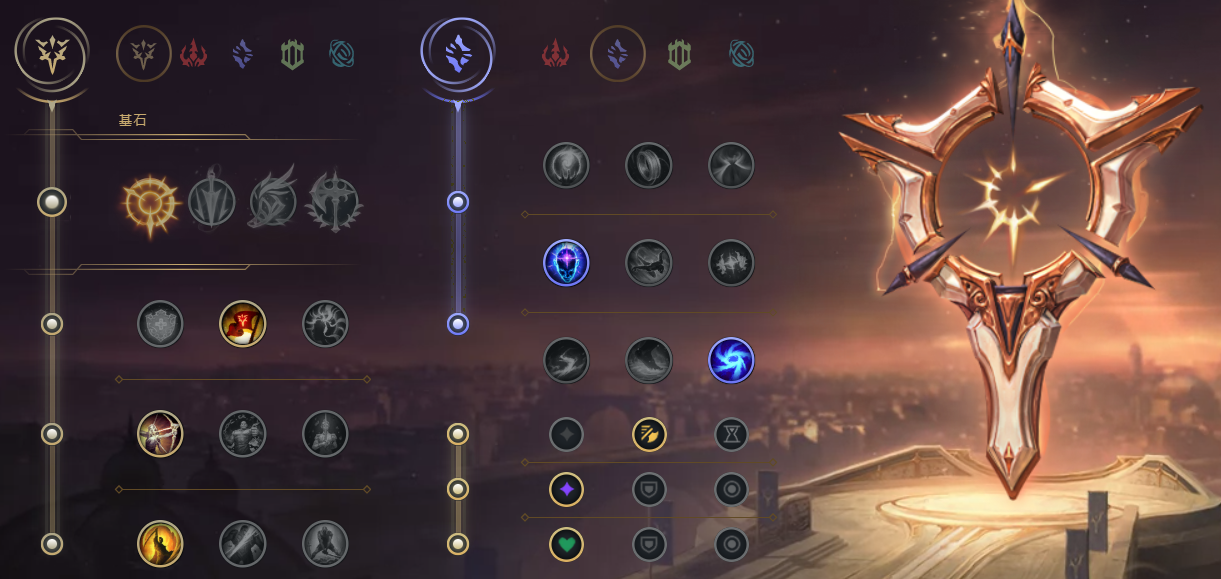Select the Legend: Alacrity archer rune
Viewport: 1221px width, 579px height.
coord(160,434)
